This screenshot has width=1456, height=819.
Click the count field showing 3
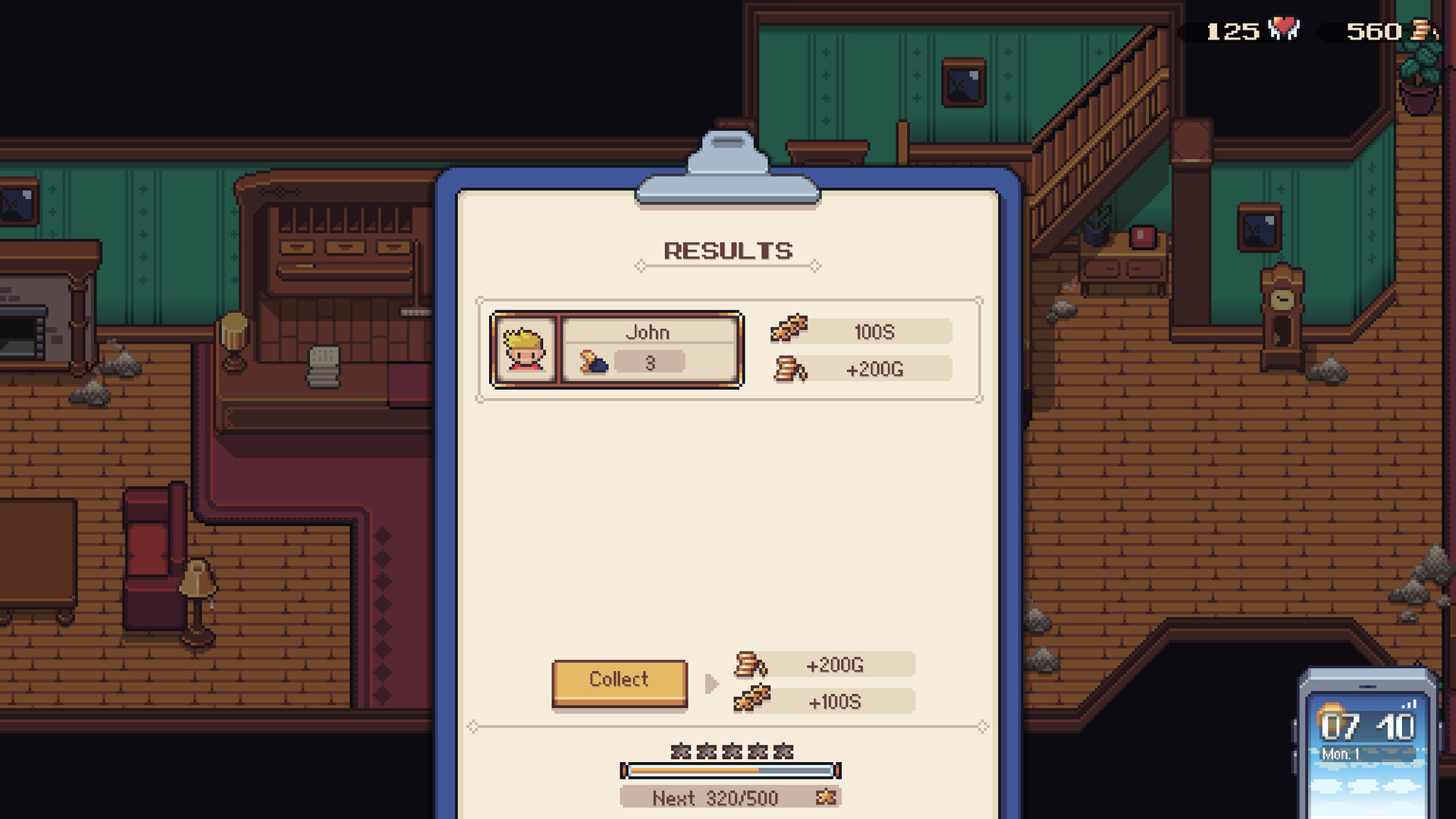[648, 362]
